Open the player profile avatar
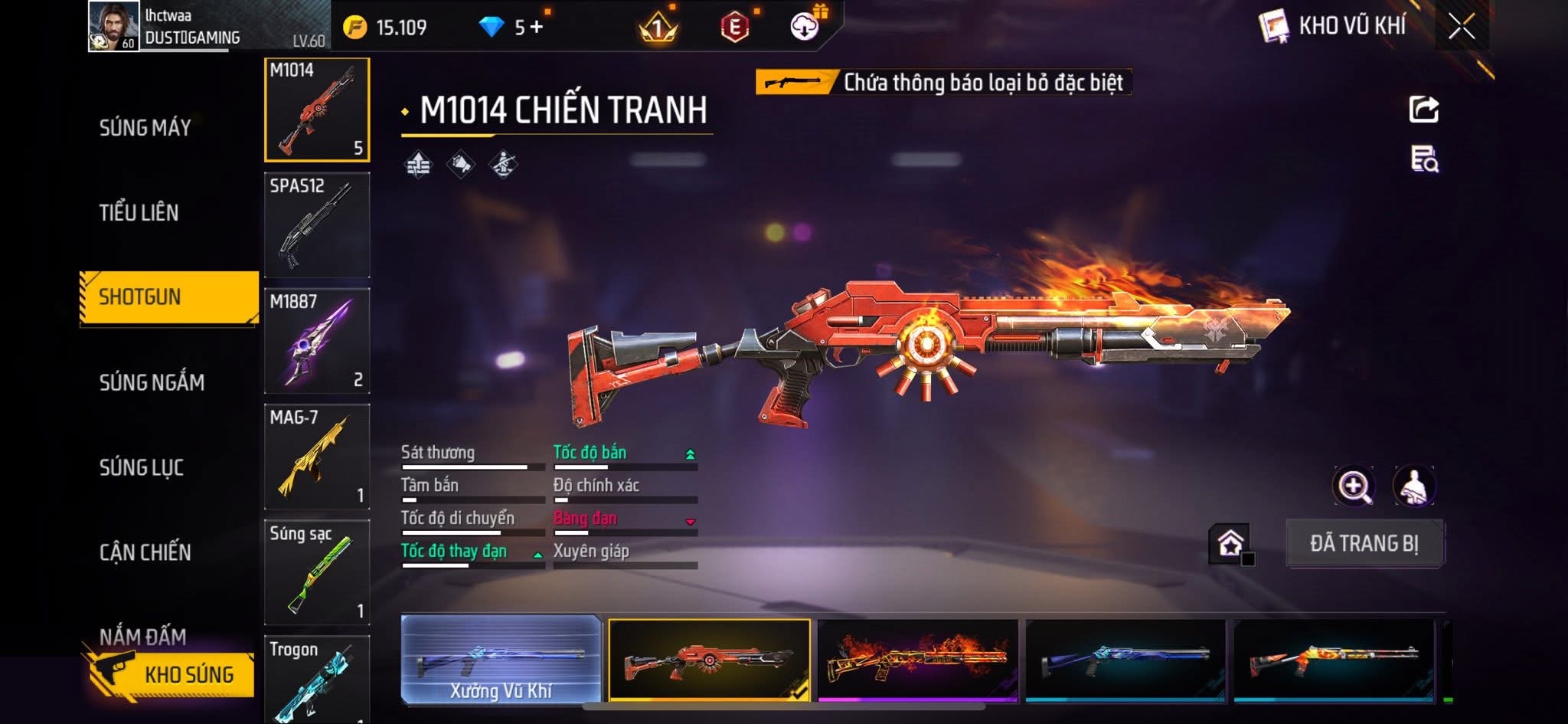The width and height of the screenshot is (1568, 724). pos(113,27)
